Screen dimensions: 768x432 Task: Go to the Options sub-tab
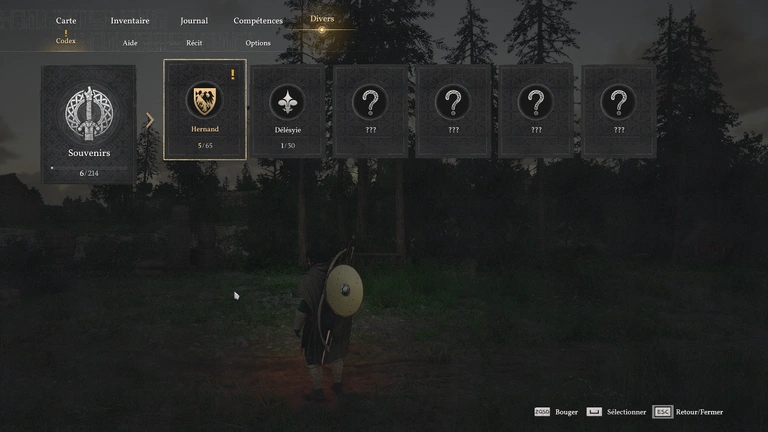pyautogui.click(x=258, y=43)
